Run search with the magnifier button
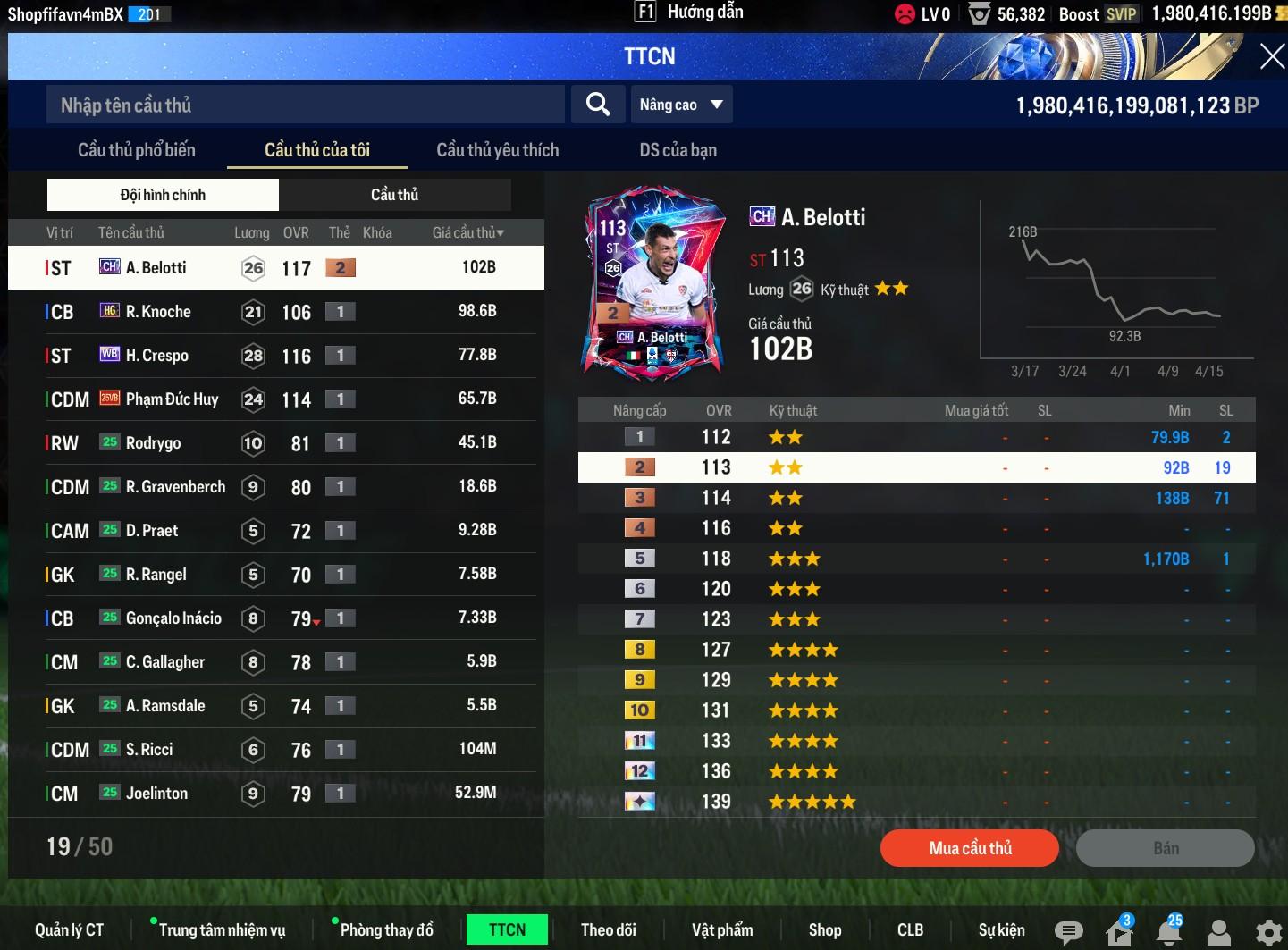 pyautogui.click(x=598, y=105)
